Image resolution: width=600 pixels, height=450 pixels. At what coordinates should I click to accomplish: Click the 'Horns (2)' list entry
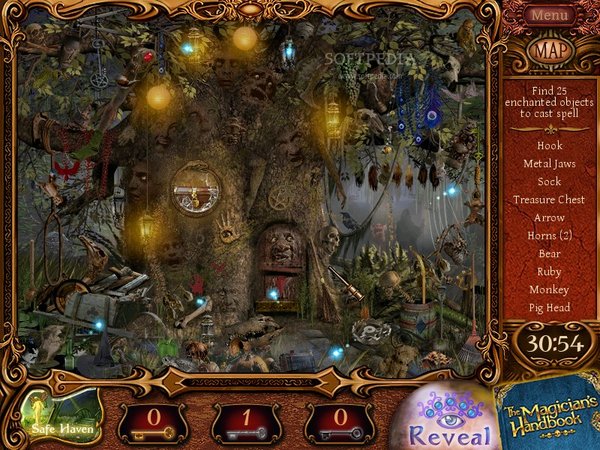[549, 235]
